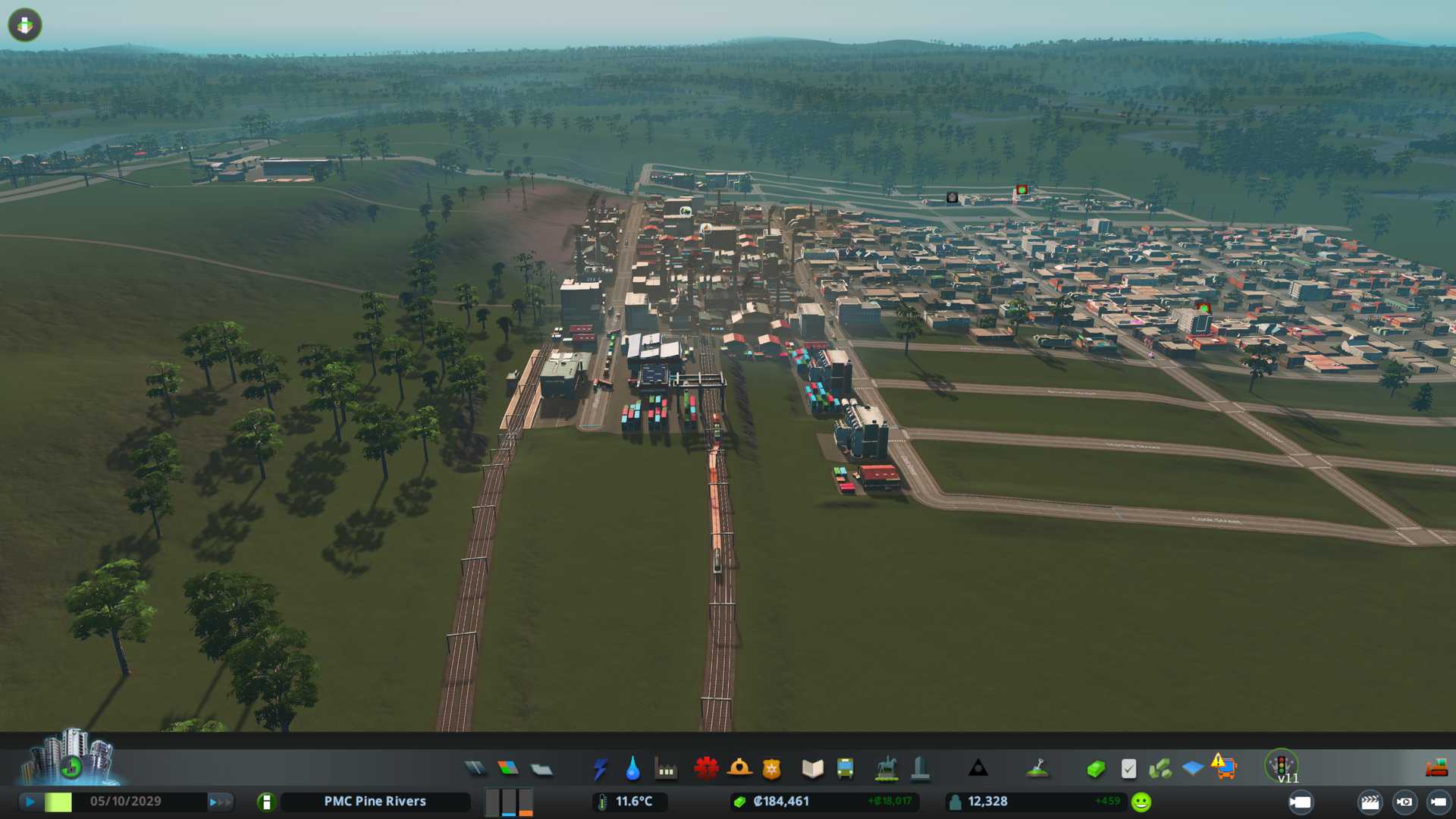Open the traffic light mod button

[1282, 764]
